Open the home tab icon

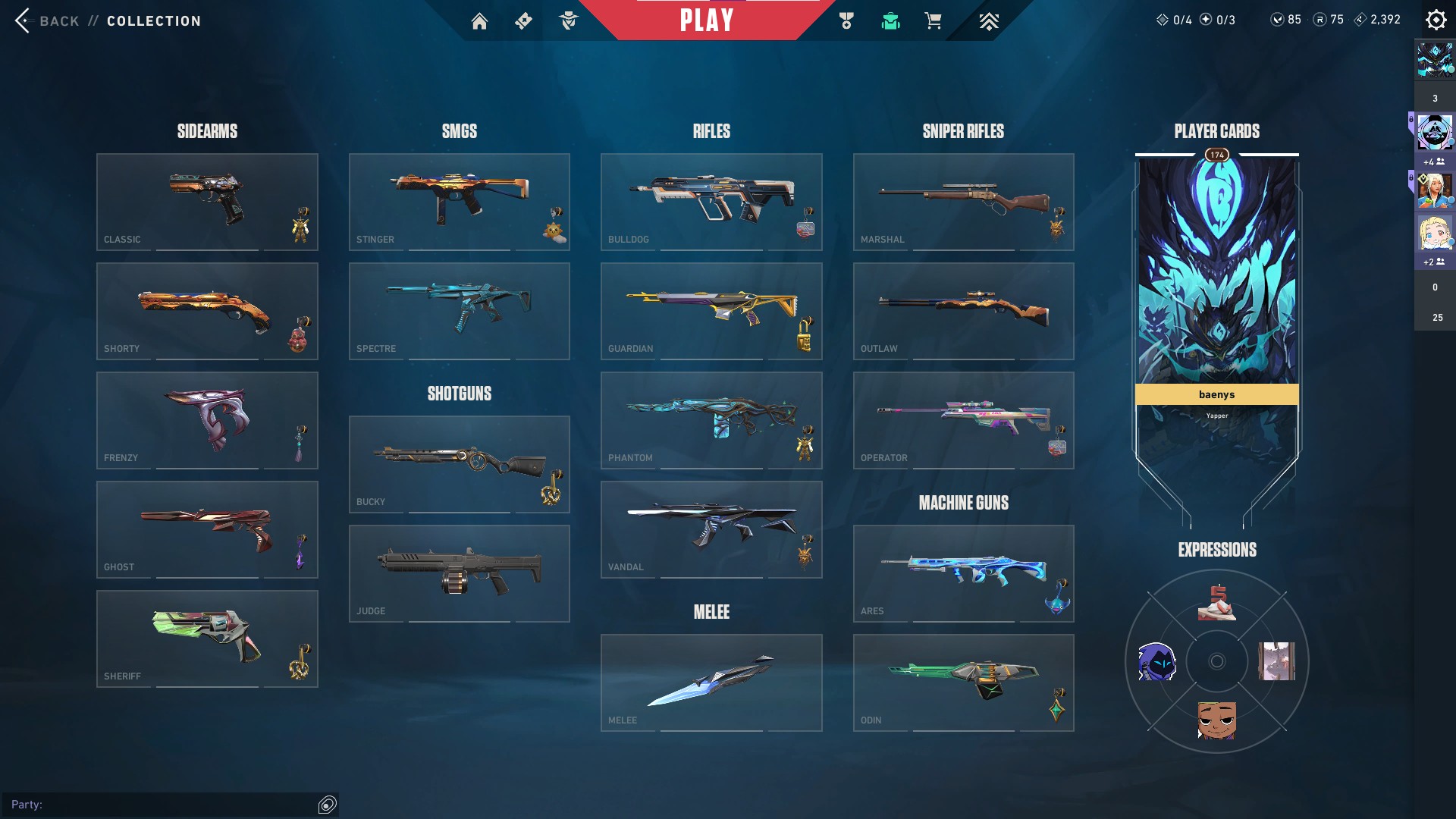479,21
